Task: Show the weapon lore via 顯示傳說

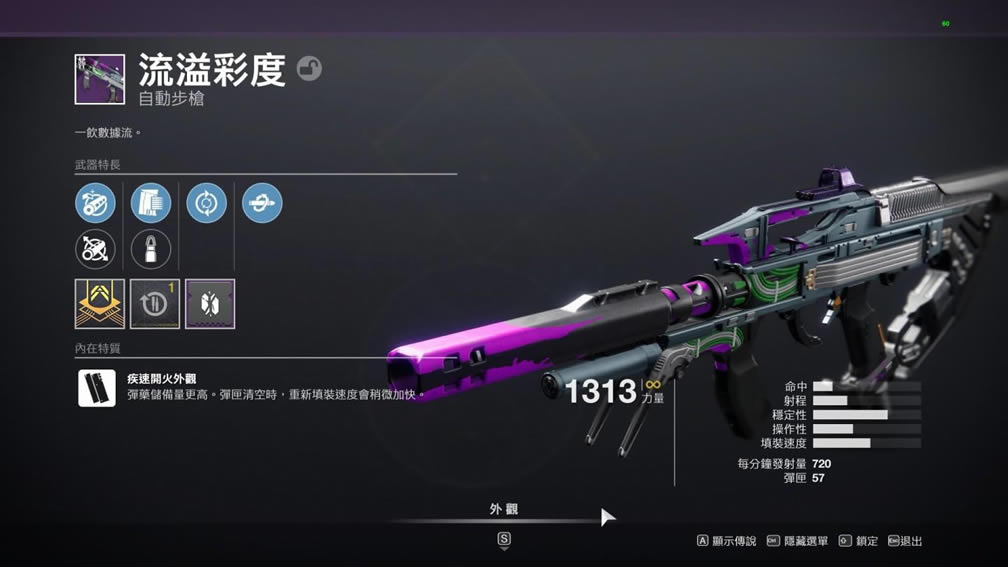Action: pos(727,541)
